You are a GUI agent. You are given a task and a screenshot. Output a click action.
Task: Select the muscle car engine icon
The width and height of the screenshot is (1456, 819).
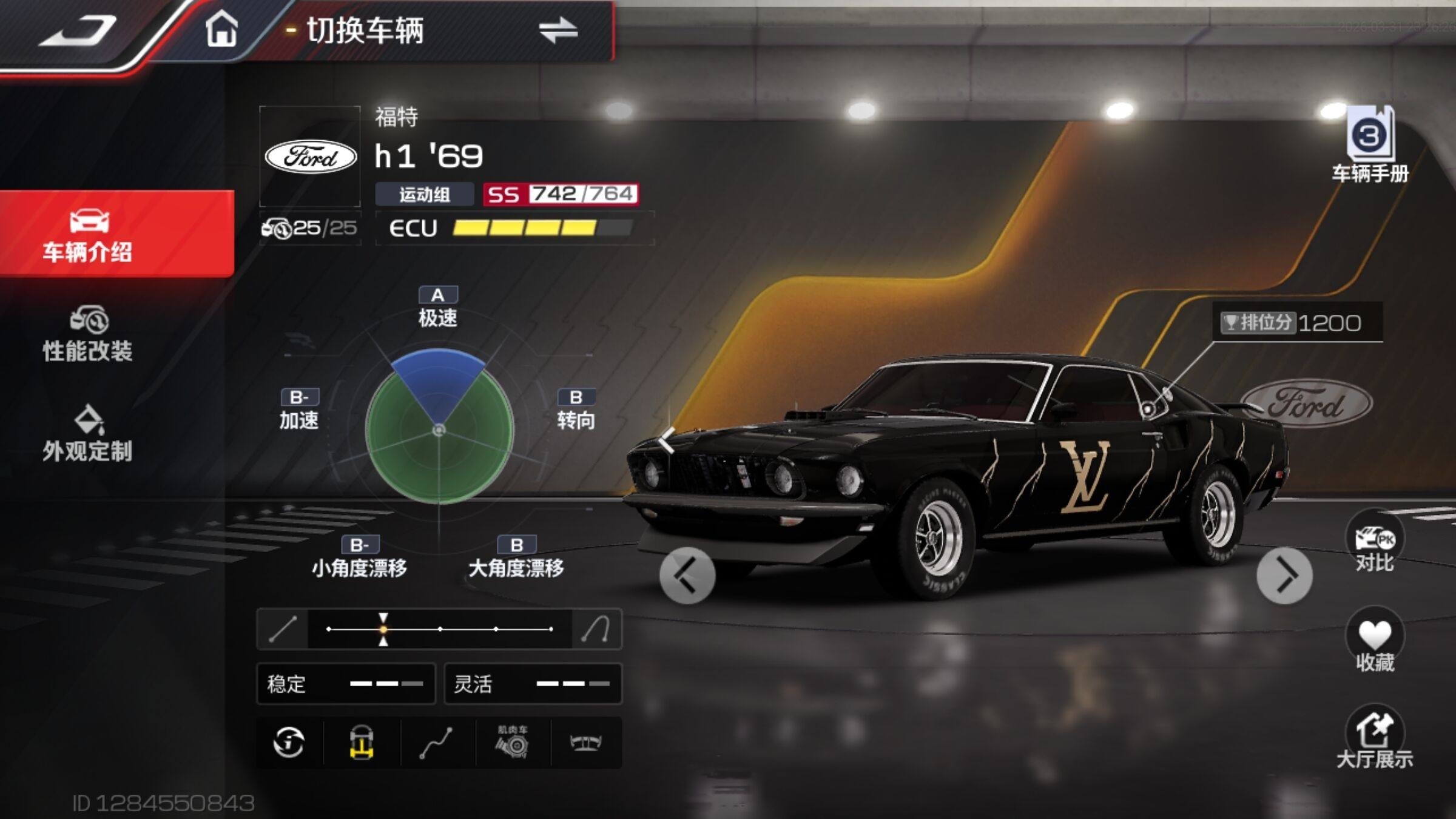click(x=513, y=743)
